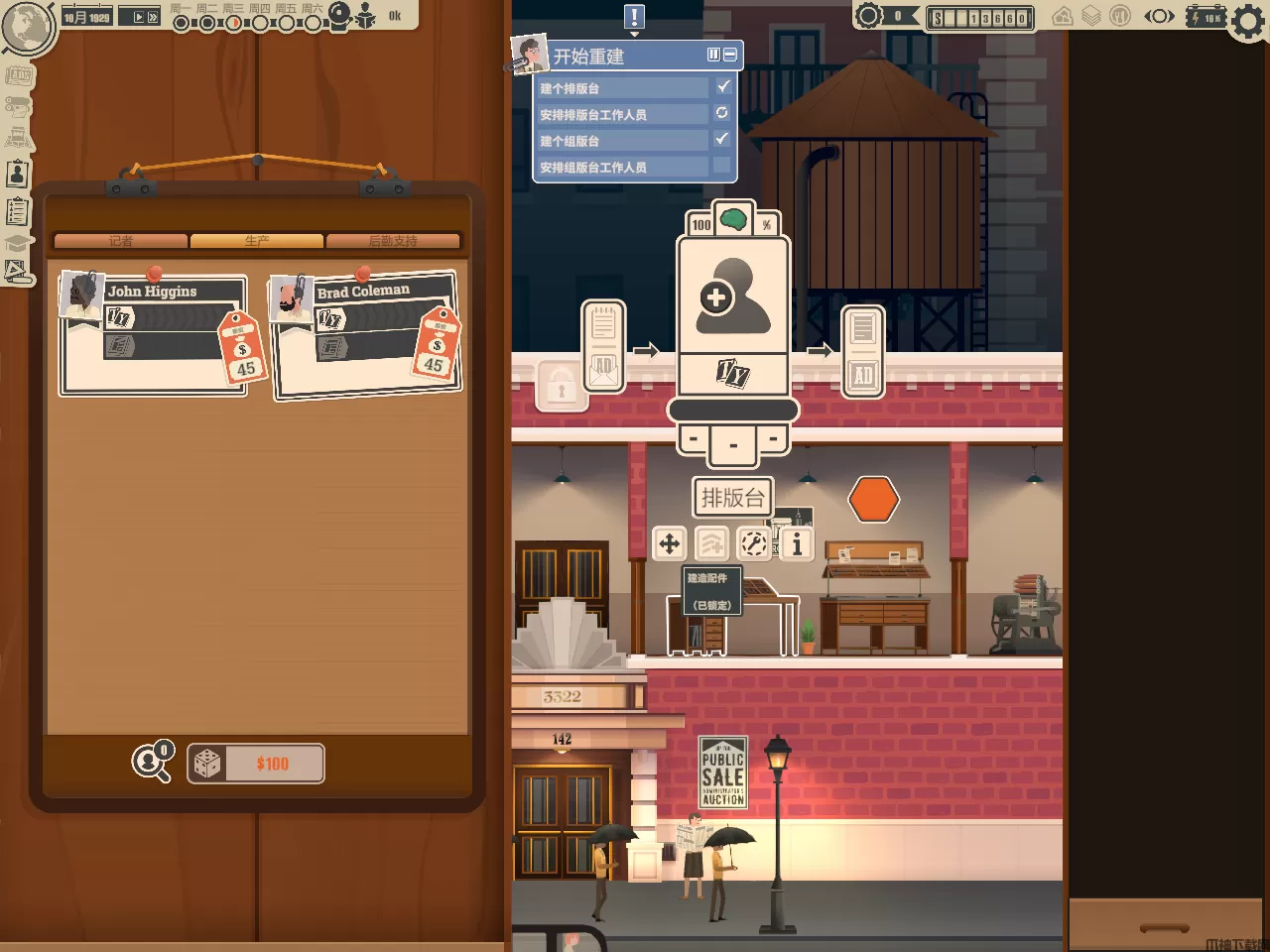Open the staff profile sidebar icon
The width and height of the screenshot is (1270, 952).
point(17,175)
